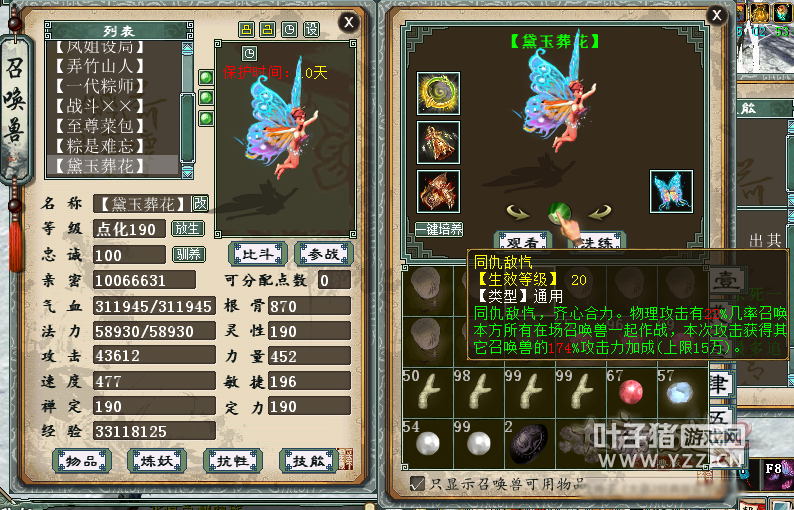Open the 炼妖 refining panel
Image resolution: width=794 pixels, height=510 pixels.
(x=157, y=459)
